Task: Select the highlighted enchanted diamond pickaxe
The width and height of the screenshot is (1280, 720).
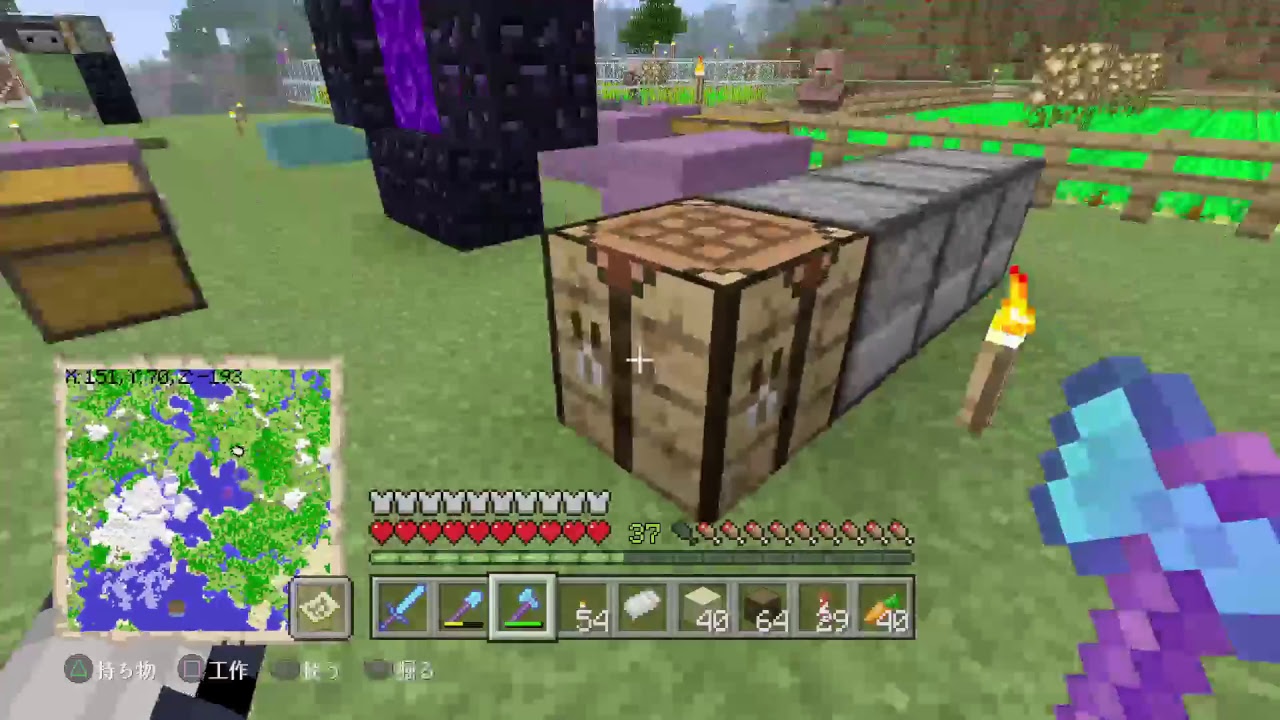Action: pos(522,608)
